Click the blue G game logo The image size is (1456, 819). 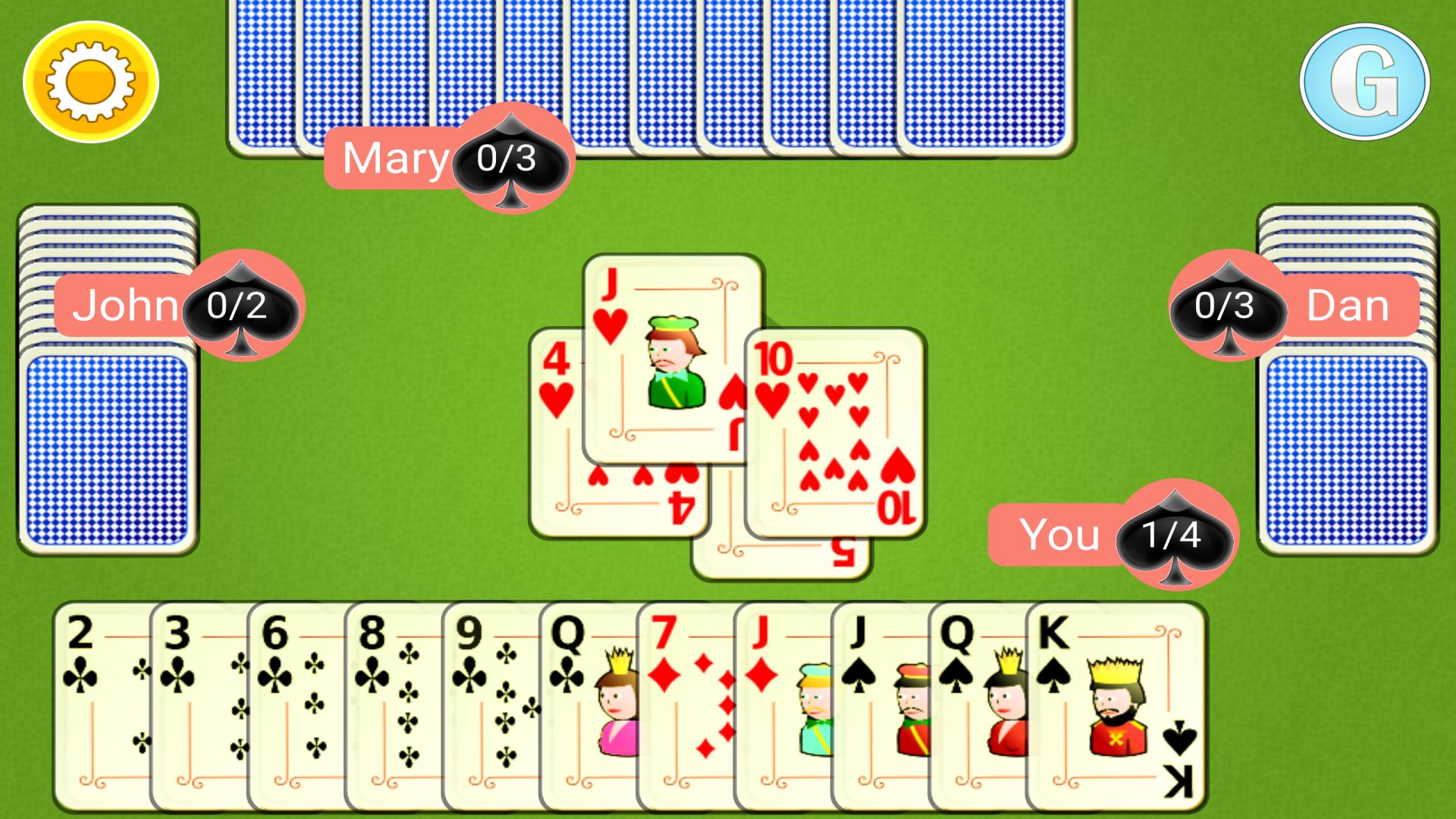click(1365, 82)
